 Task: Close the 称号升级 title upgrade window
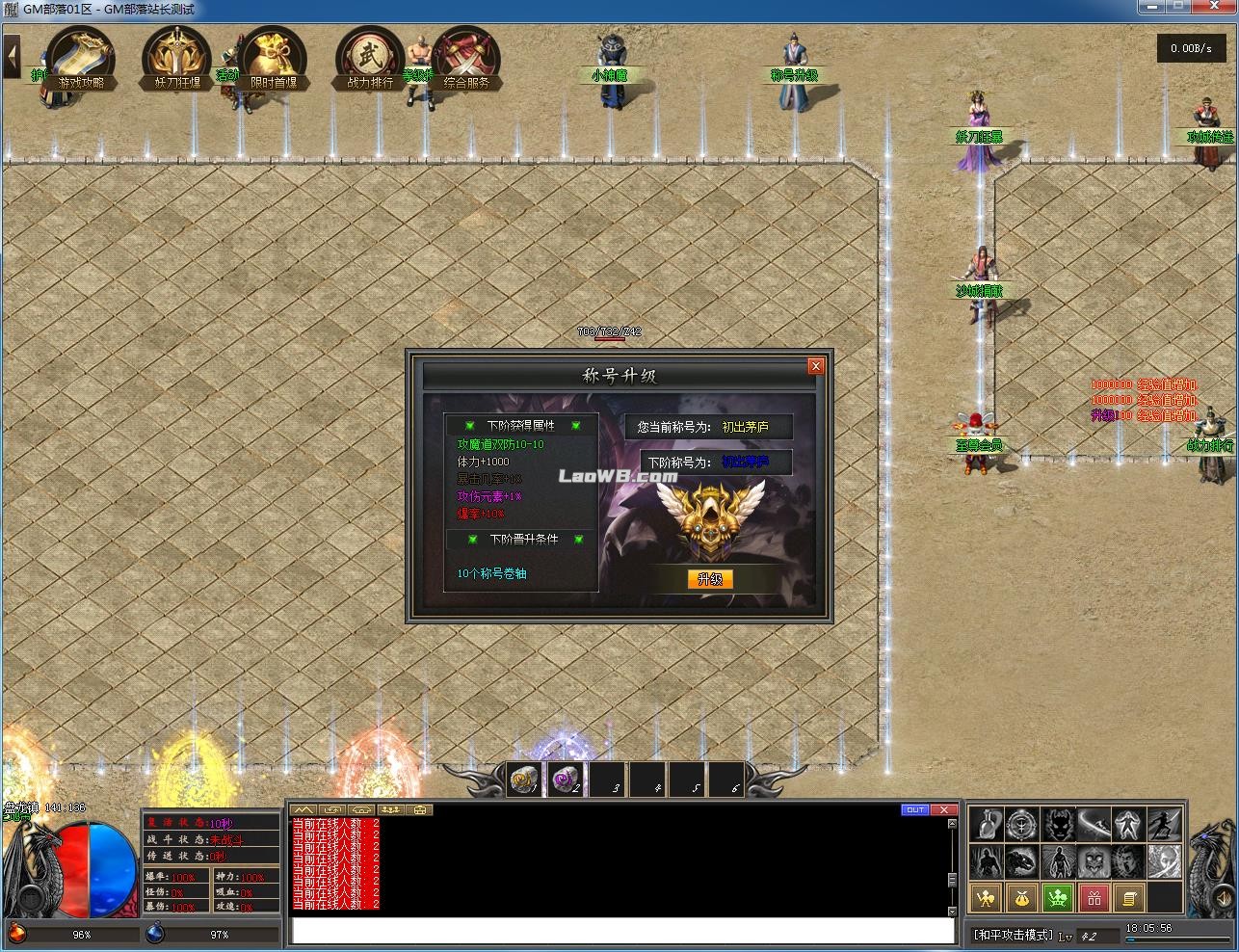point(816,366)
